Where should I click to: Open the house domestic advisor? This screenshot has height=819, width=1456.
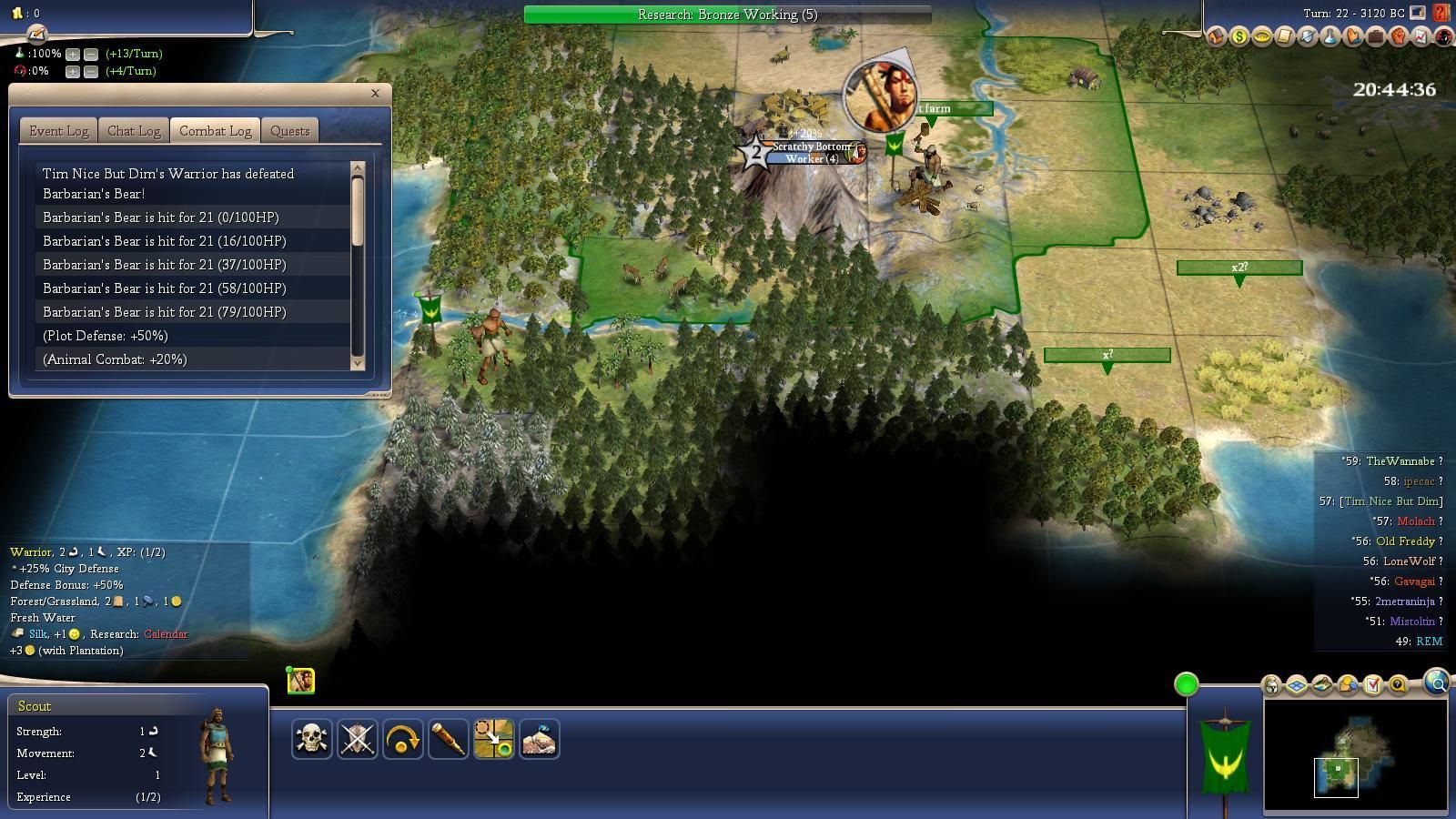pos(1217,37)
